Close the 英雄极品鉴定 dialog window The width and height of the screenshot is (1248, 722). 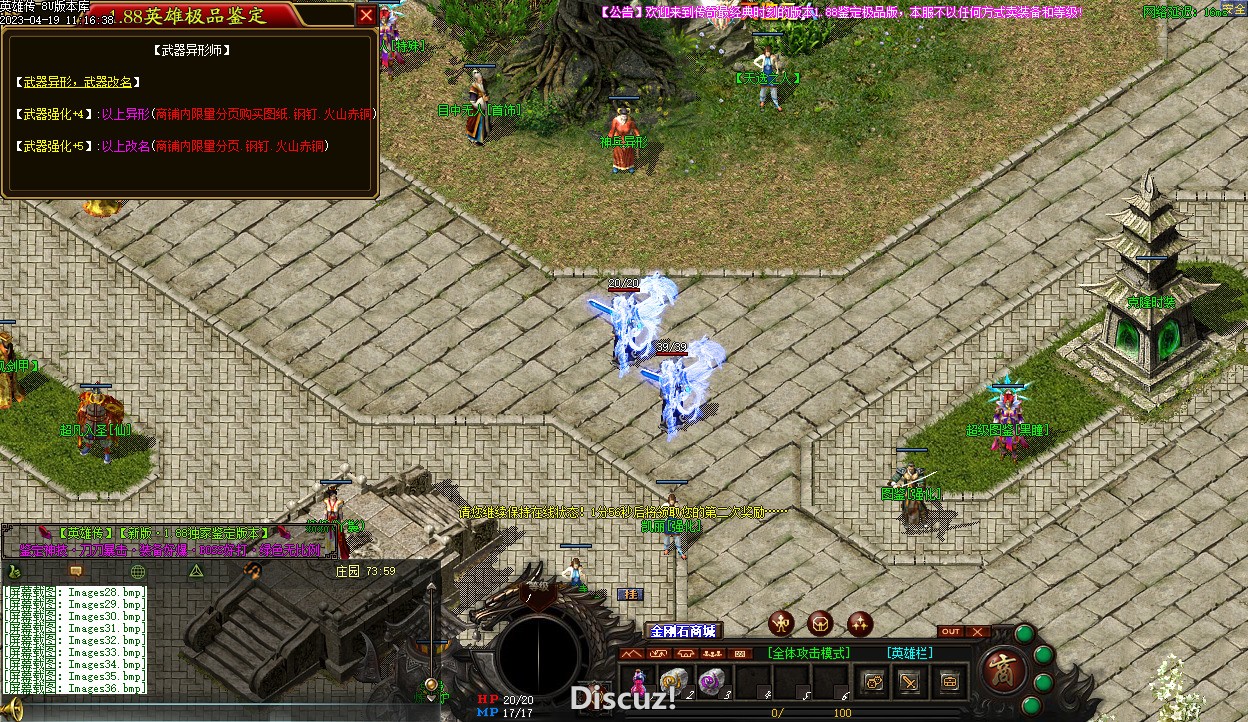[x=367, y=15]
